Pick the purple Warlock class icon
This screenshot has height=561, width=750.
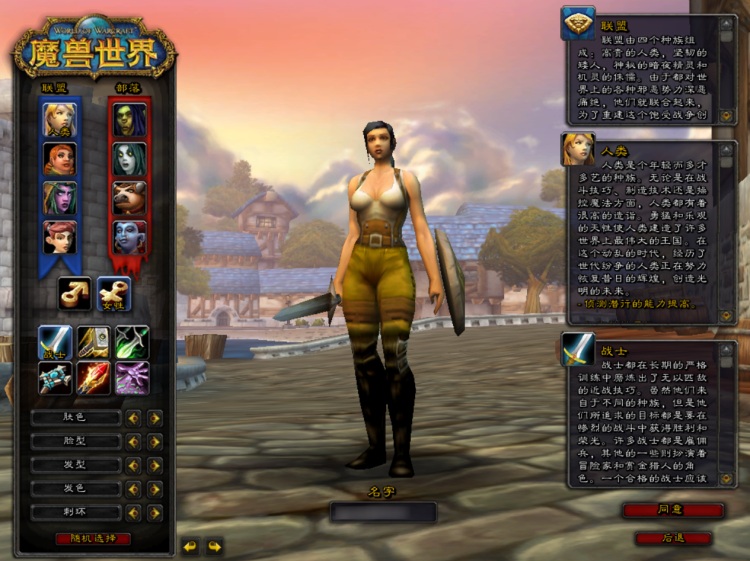point(132,377)
